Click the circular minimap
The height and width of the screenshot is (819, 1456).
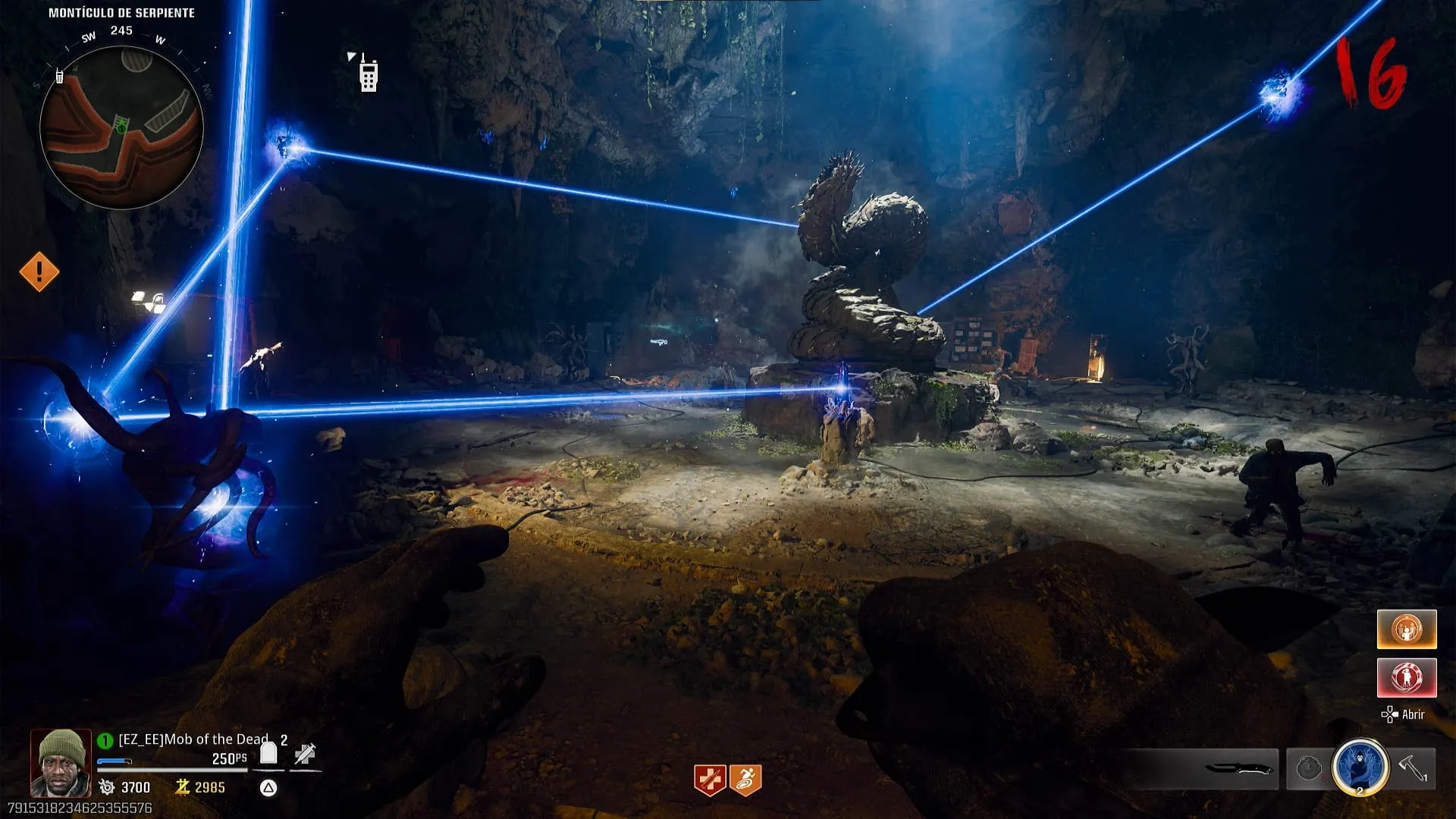121,127
